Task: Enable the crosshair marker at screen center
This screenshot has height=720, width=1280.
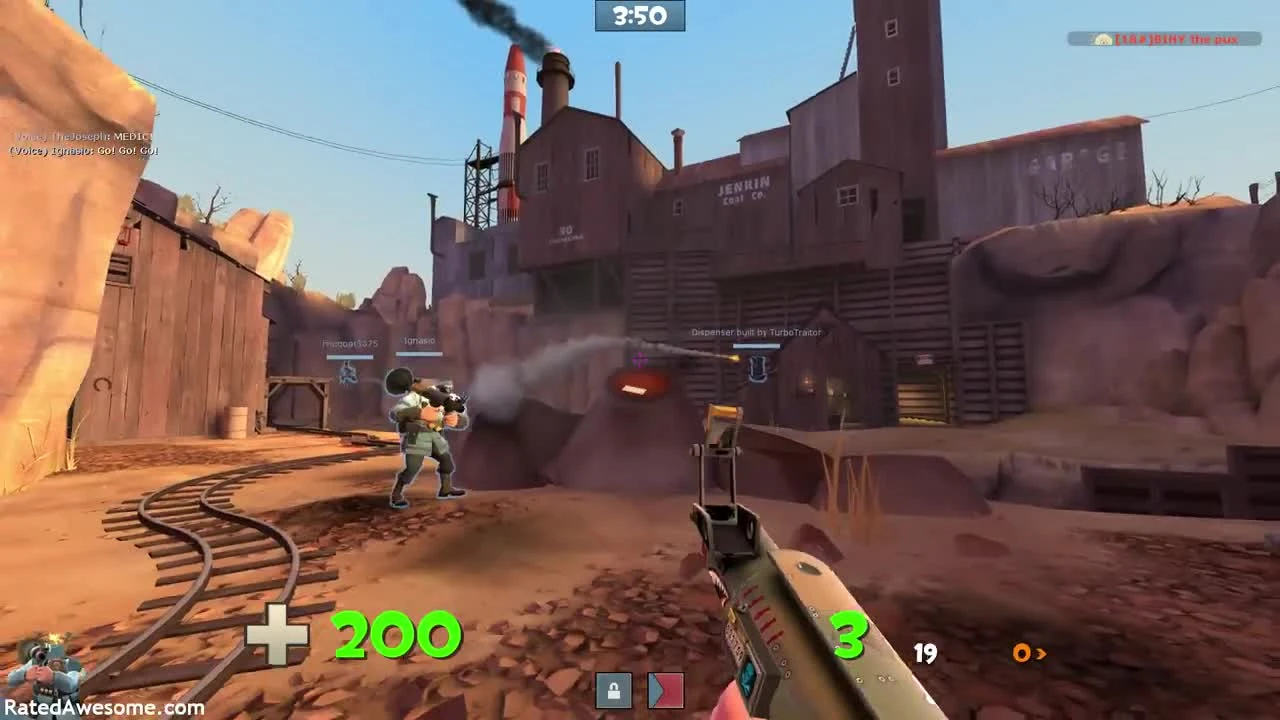Action: click(640, 358)
